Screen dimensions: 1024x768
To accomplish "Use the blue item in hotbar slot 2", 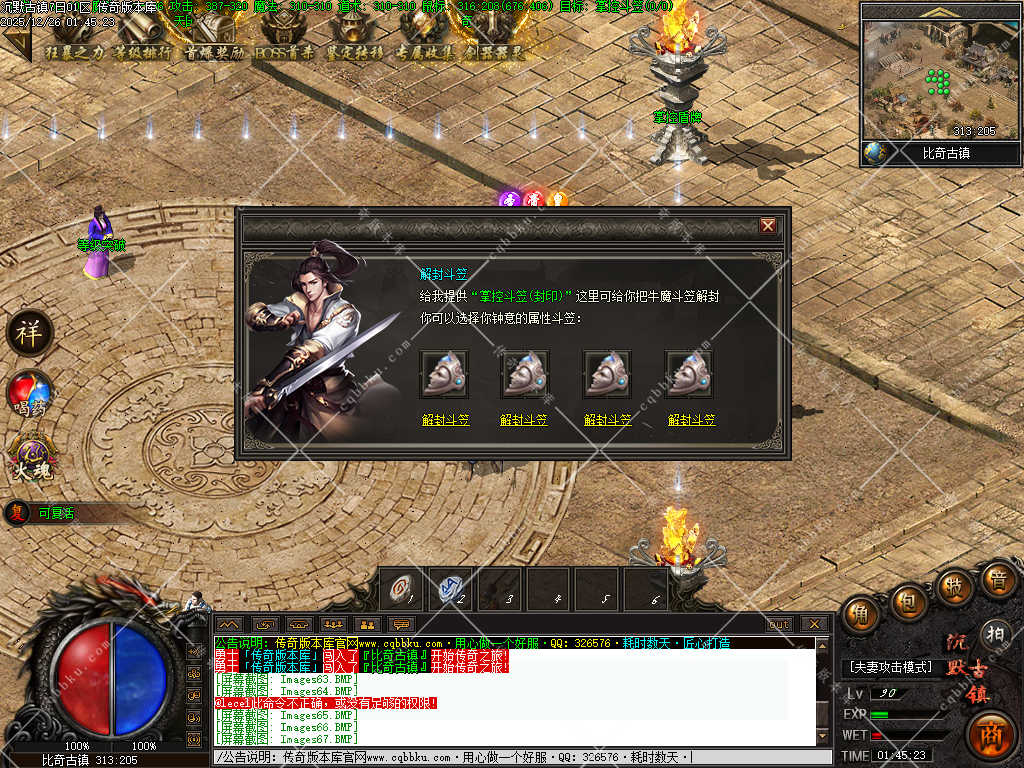I will coord(451,588).
